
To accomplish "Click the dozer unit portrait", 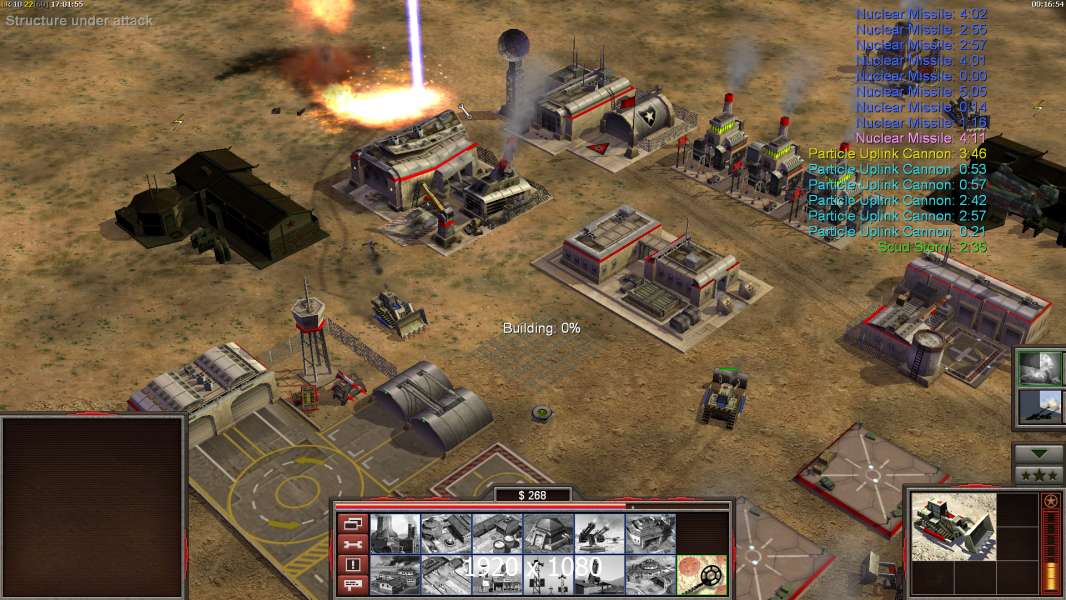I will point(954,525).
